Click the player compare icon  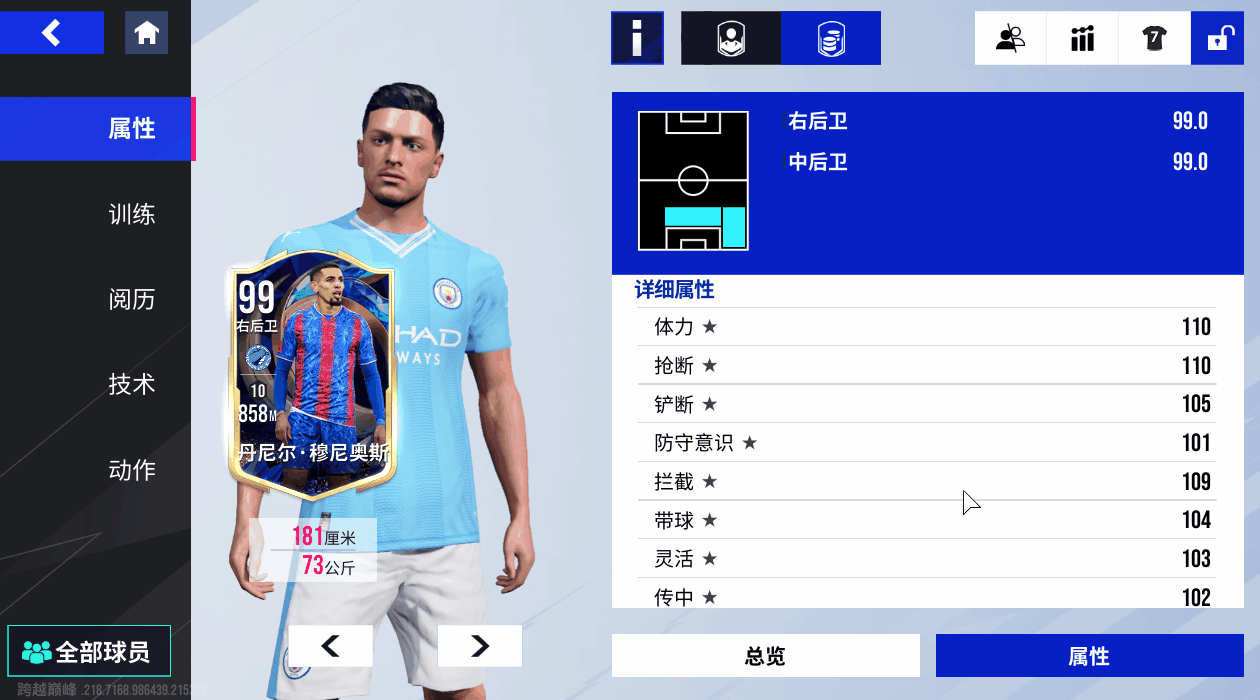tap(1010, 38)
